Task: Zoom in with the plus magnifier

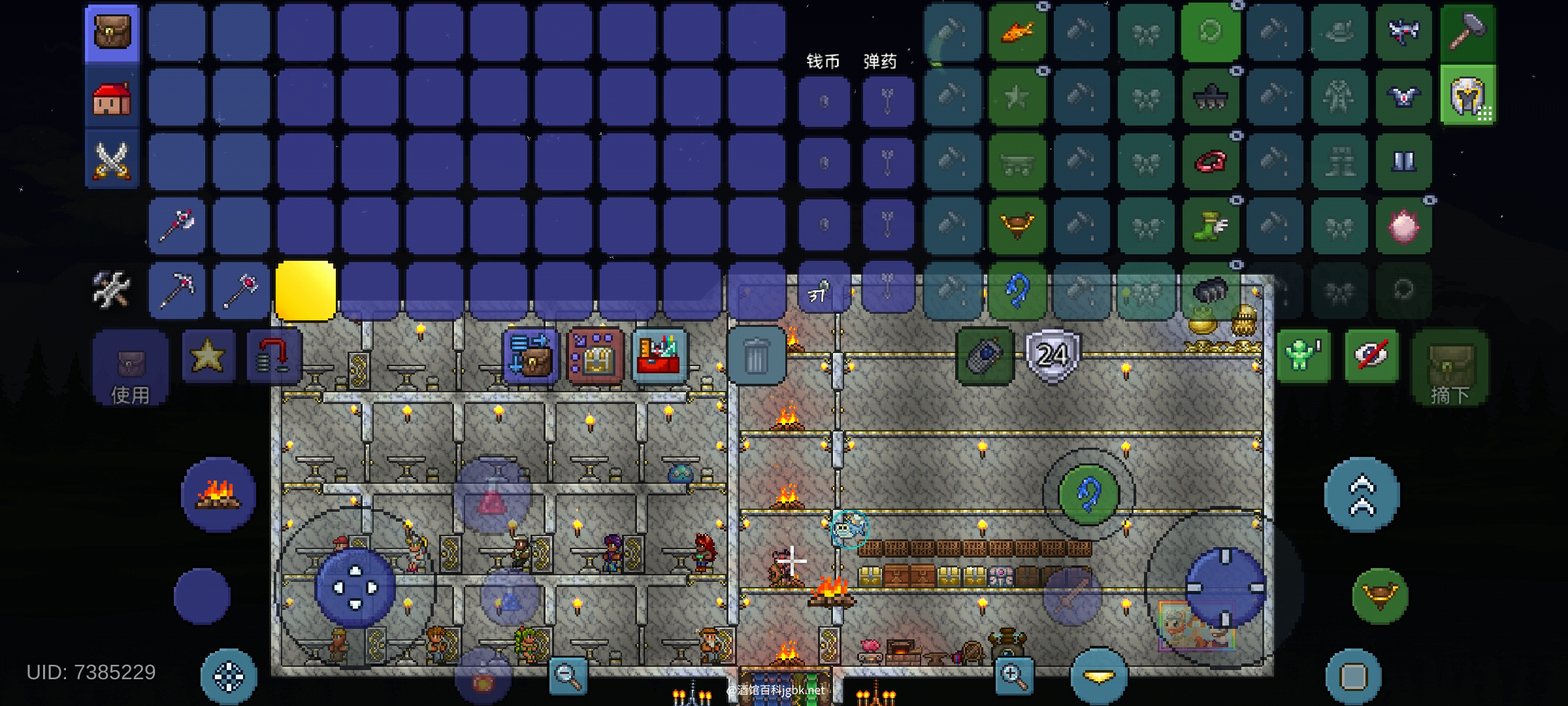Action: click(x=1013, y=676)
